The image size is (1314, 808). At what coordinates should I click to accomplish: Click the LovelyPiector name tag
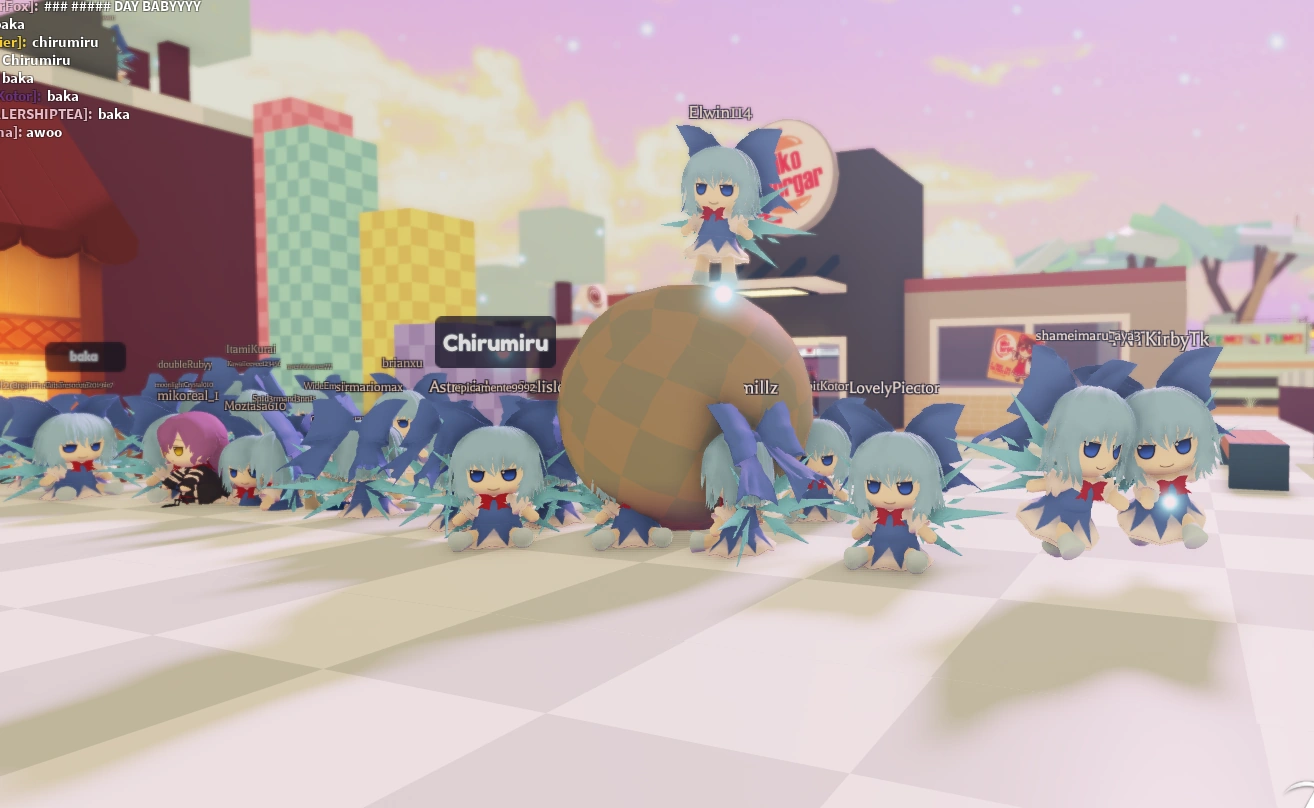click(x=894, y=387)
